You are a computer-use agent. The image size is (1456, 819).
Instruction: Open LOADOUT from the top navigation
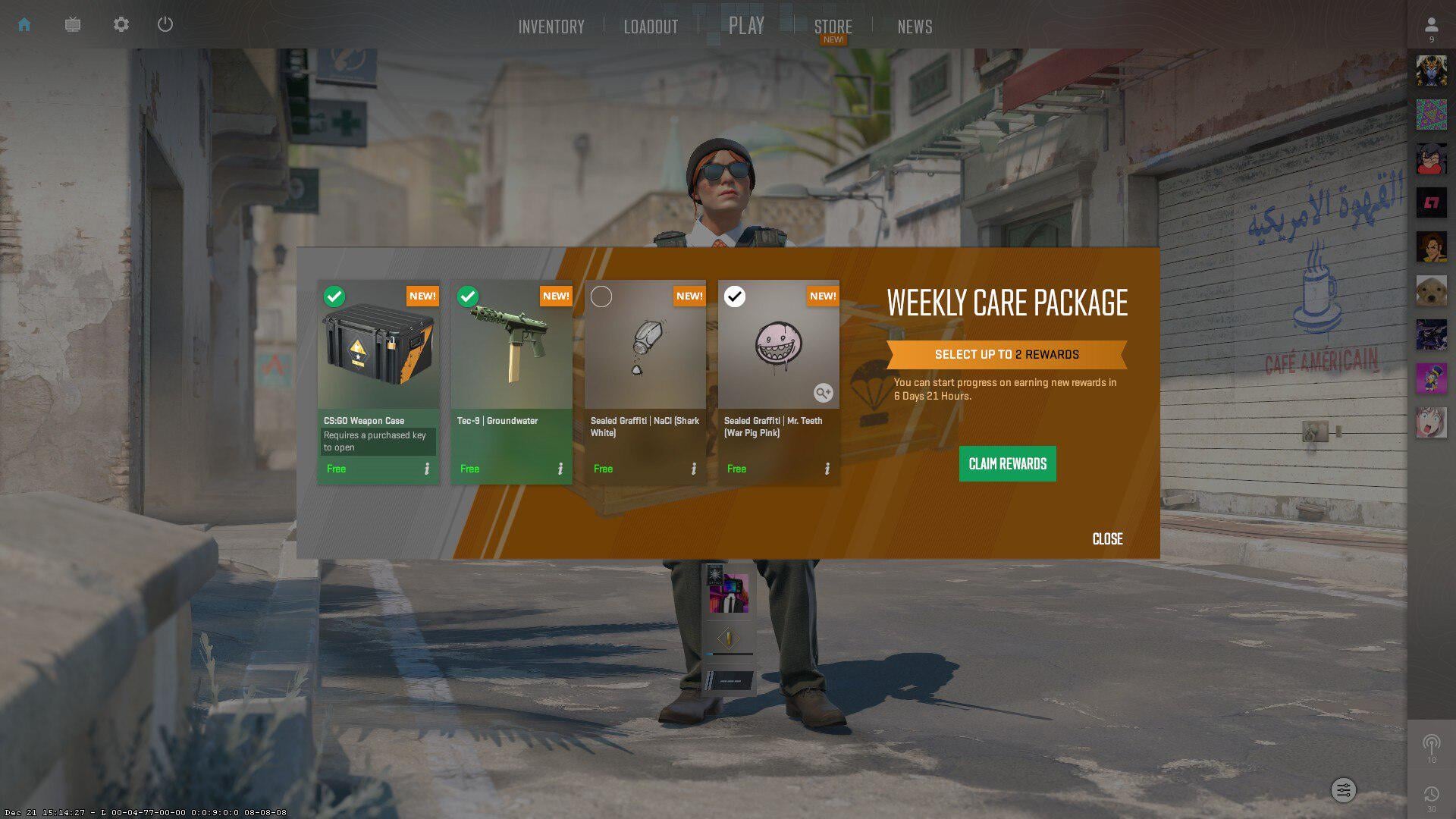pyautogui.click(x=651, y=27)
